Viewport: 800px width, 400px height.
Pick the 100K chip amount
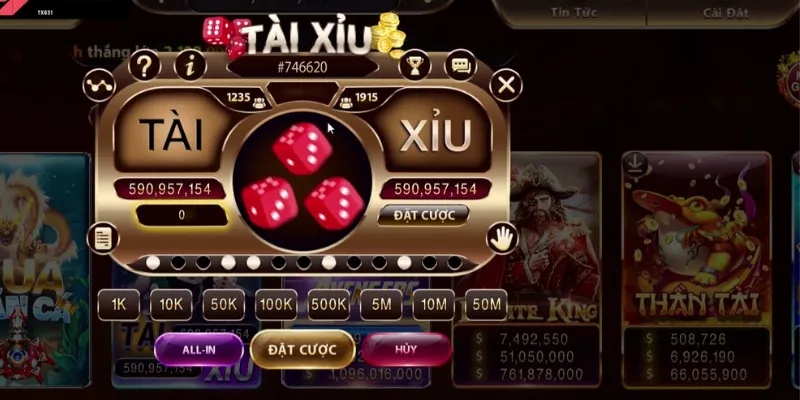coord(275,304)
